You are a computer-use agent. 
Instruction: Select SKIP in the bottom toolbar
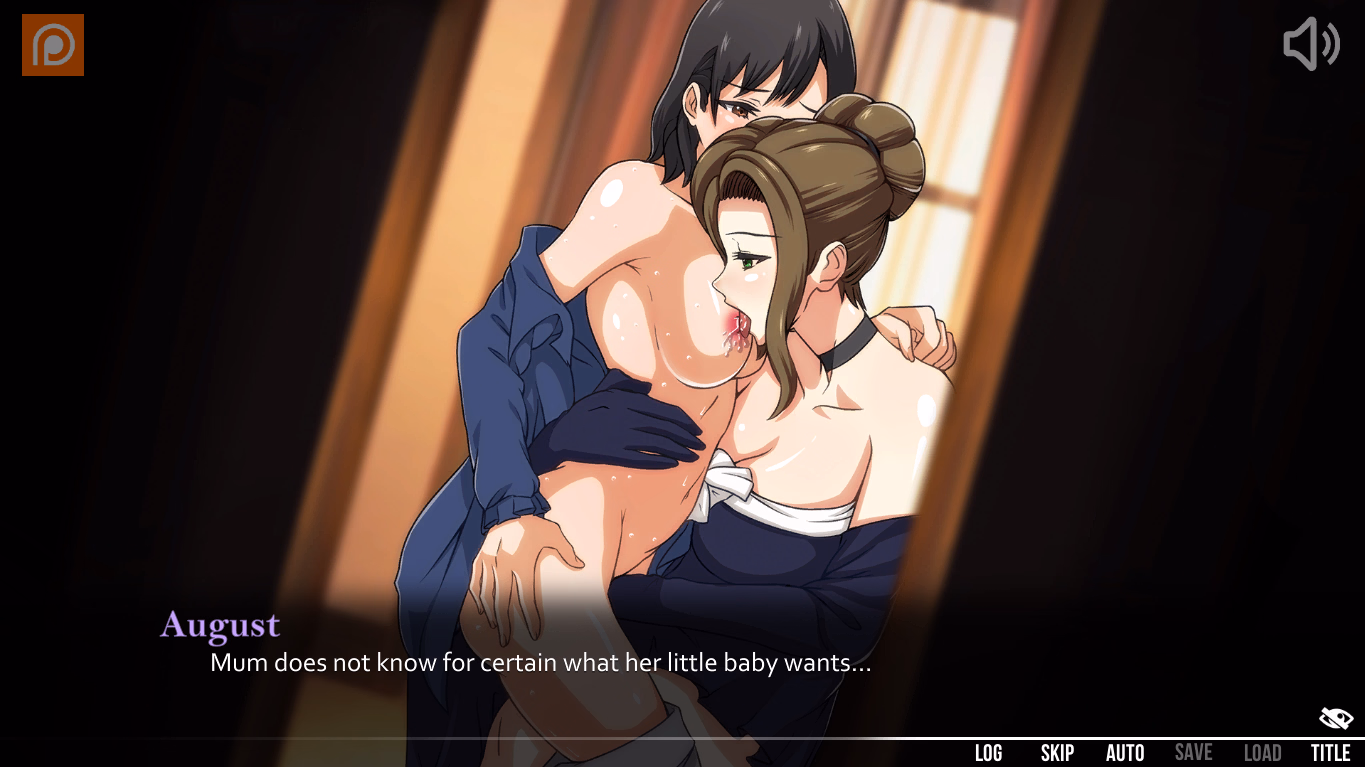coord(1057,752)
